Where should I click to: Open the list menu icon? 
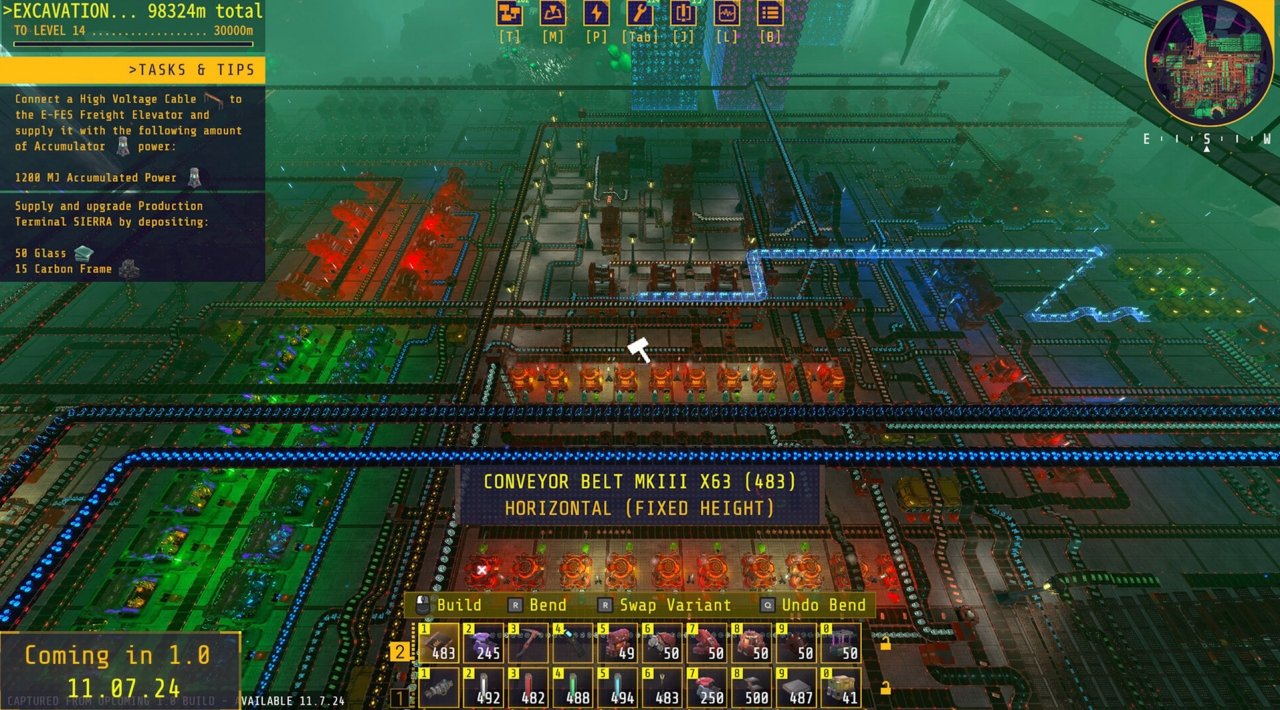tap(770, 13)
